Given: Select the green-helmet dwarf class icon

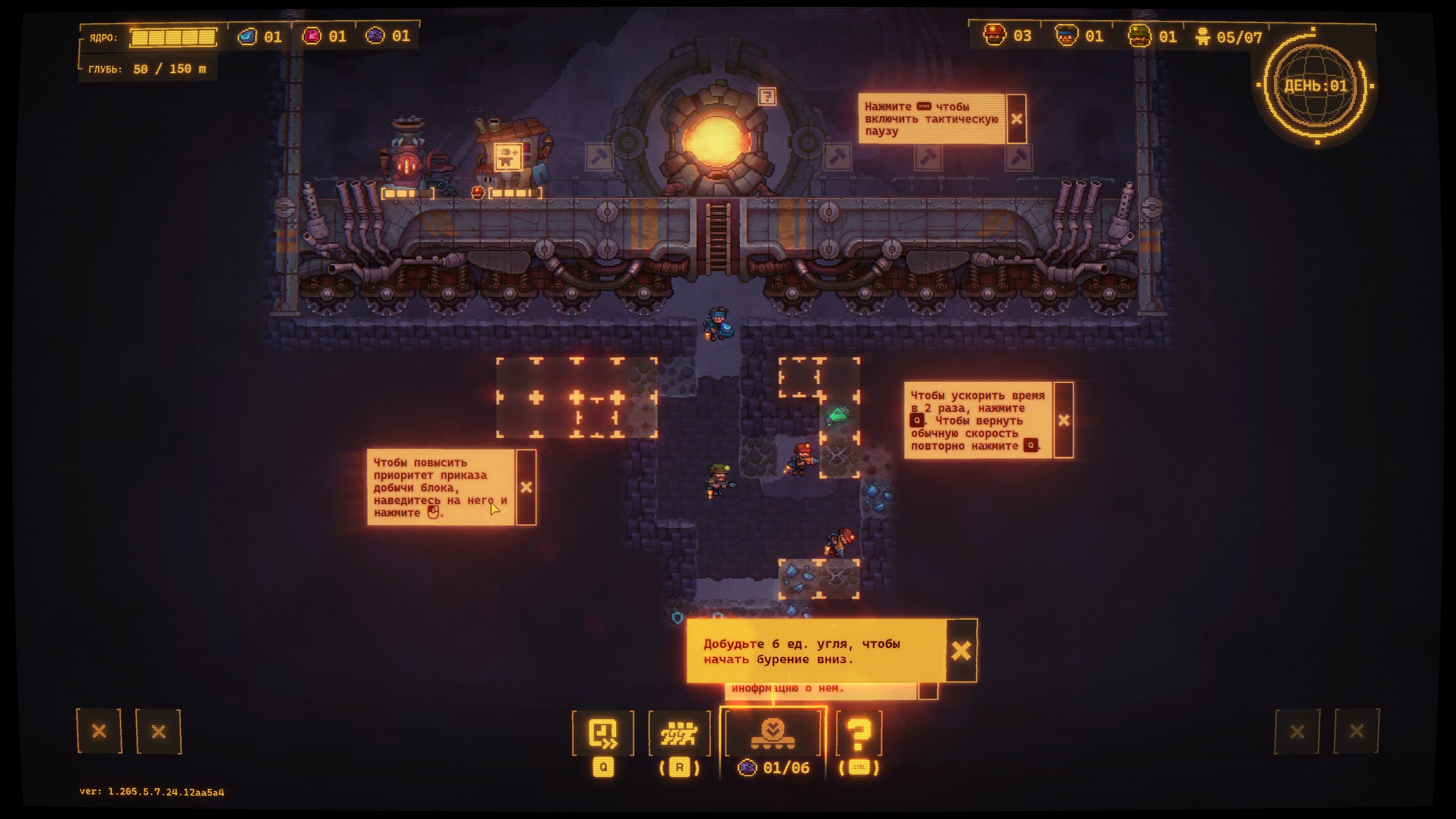Looking at the screenshot, I should click(x=1139, y=36).
